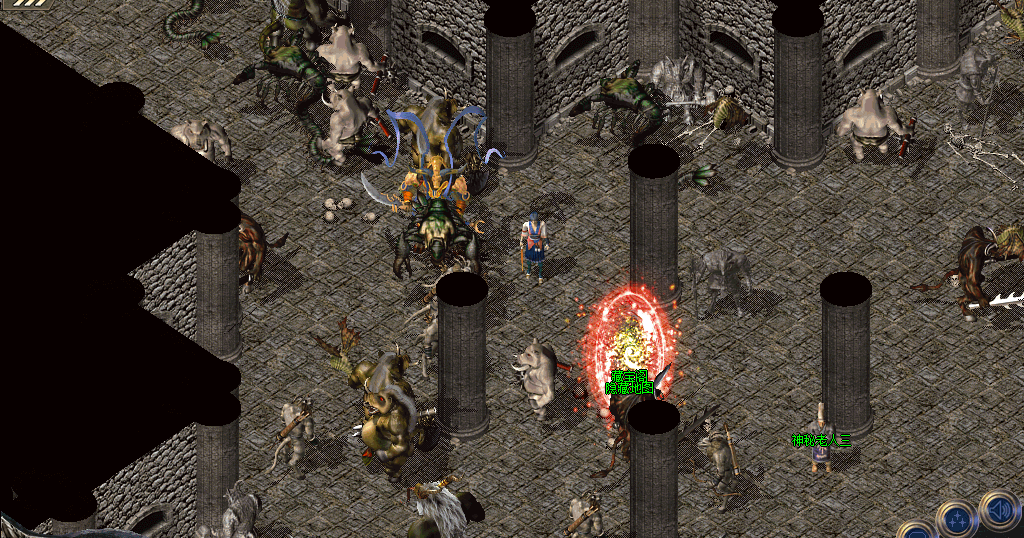Image resolution: width=1024 pixels, height=538 pixels.
Task: Click the three-sparkle round button
Action: pyautogui.click(x=955, y=520)
